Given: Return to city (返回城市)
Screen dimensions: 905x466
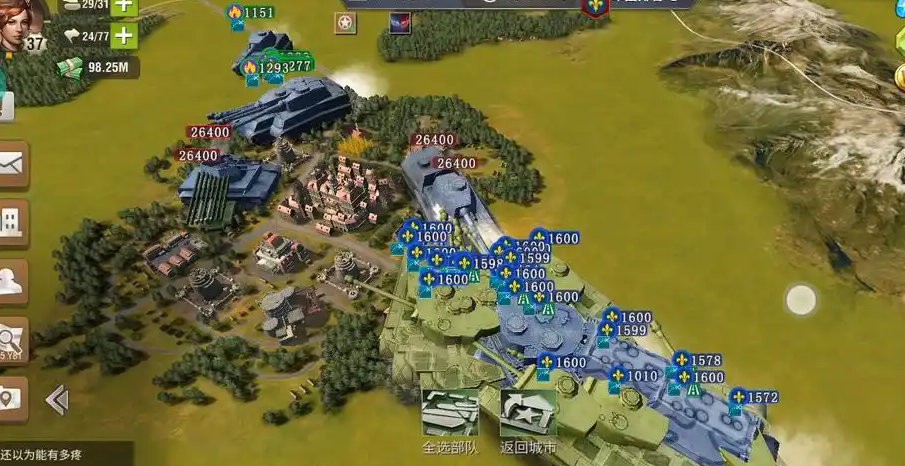Looking at the screenshot, I should pyautogui.click(x=528, y=418).
